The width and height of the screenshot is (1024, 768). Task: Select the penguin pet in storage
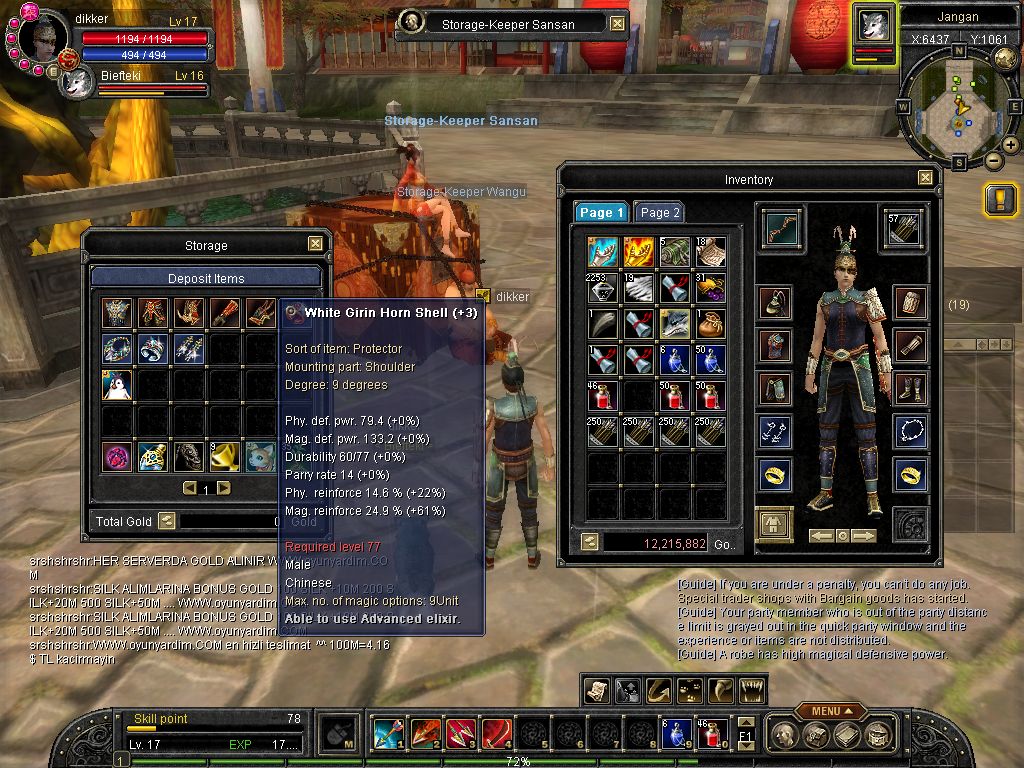point(117,385)
